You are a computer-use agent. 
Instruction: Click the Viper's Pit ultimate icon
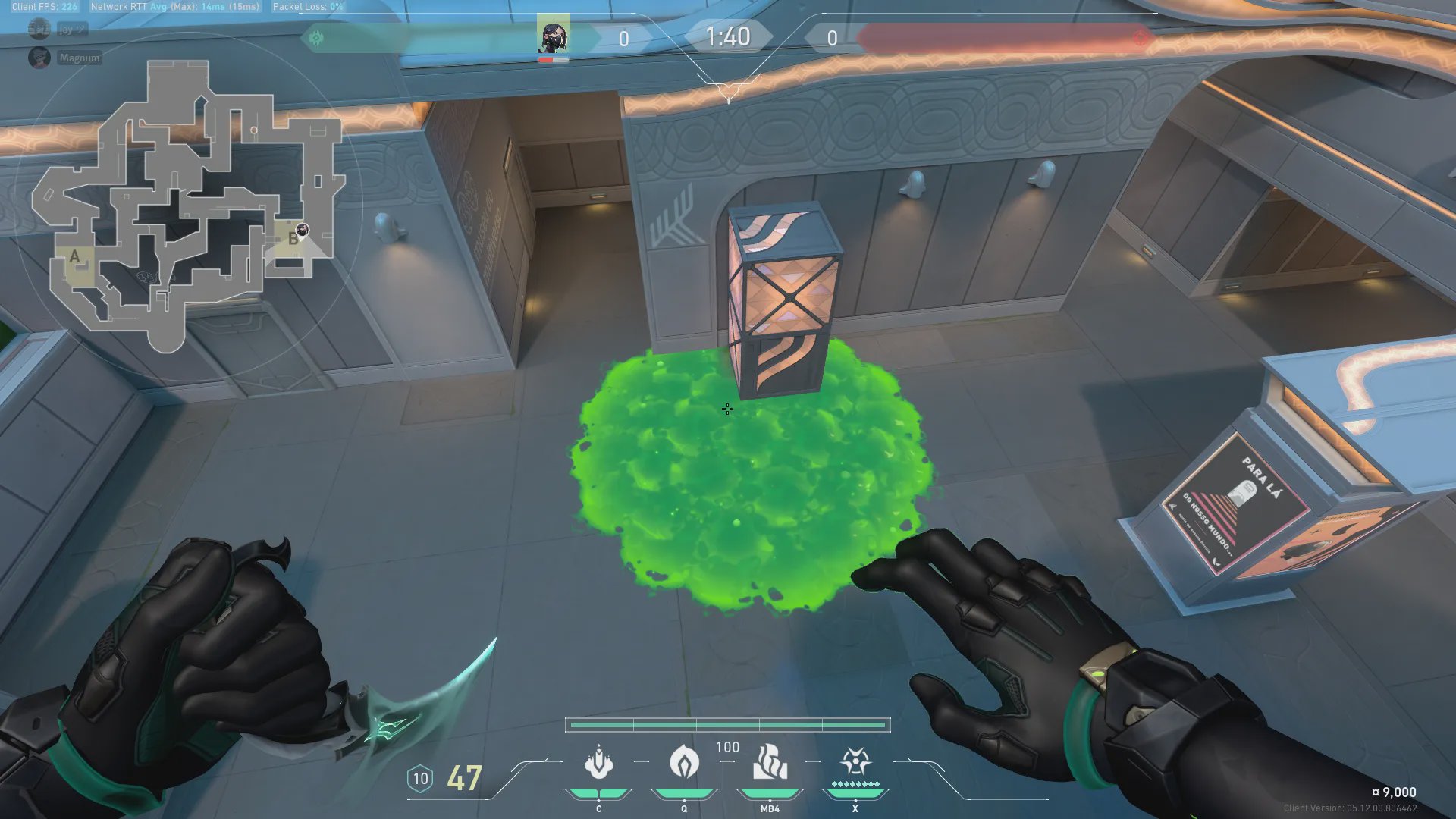click(x=855, y=761)
